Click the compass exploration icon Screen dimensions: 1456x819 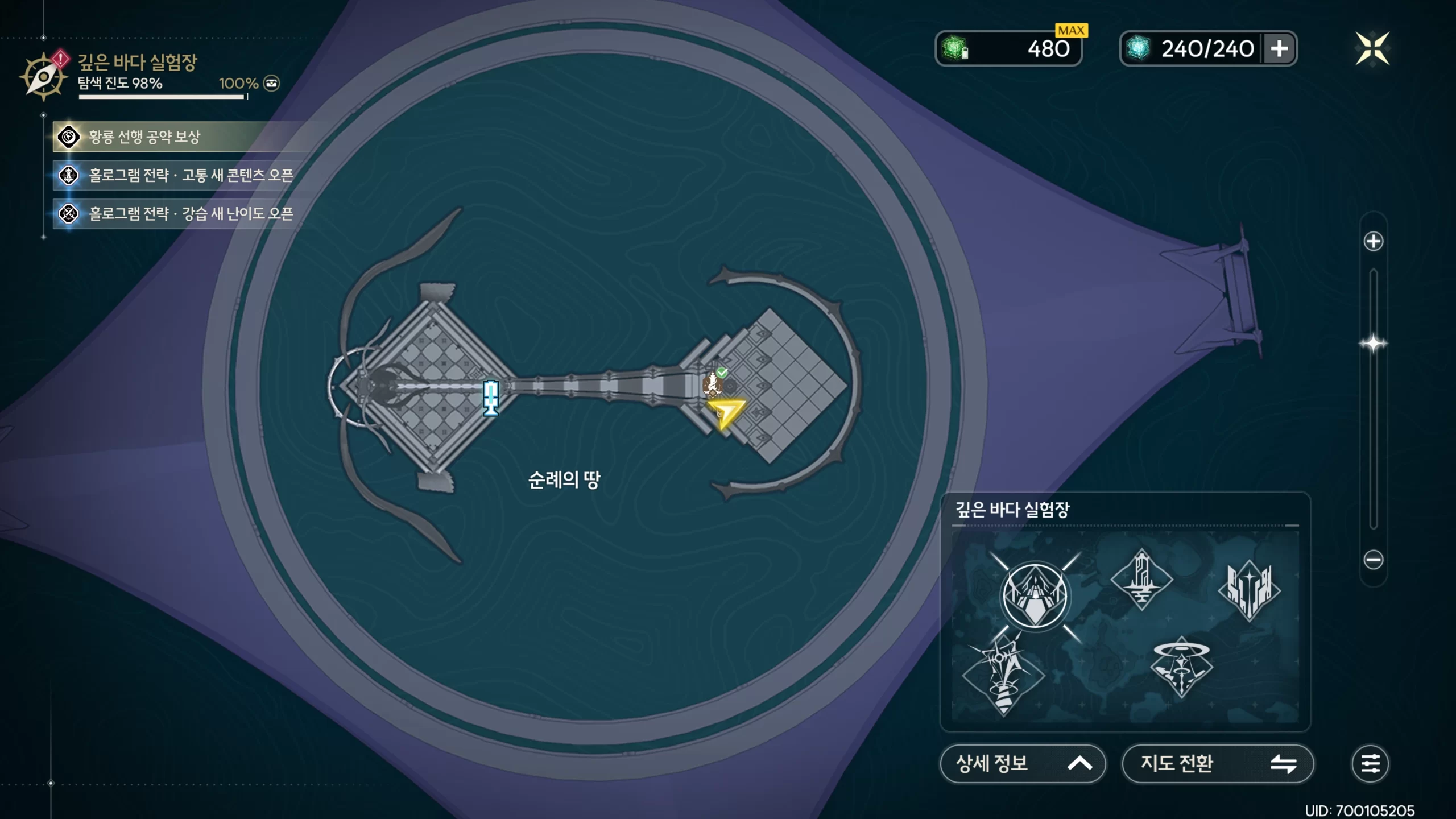[43, 76]
